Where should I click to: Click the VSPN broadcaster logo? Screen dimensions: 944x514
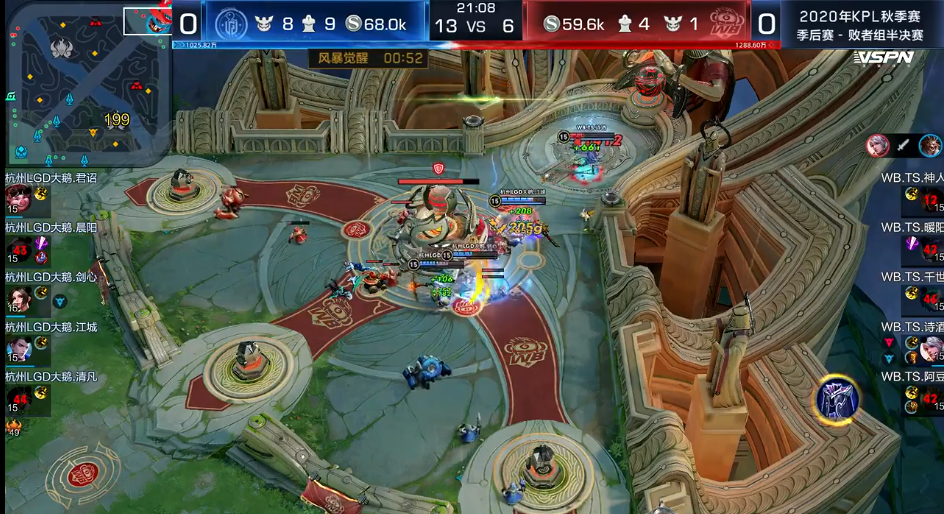coord(883,57)
